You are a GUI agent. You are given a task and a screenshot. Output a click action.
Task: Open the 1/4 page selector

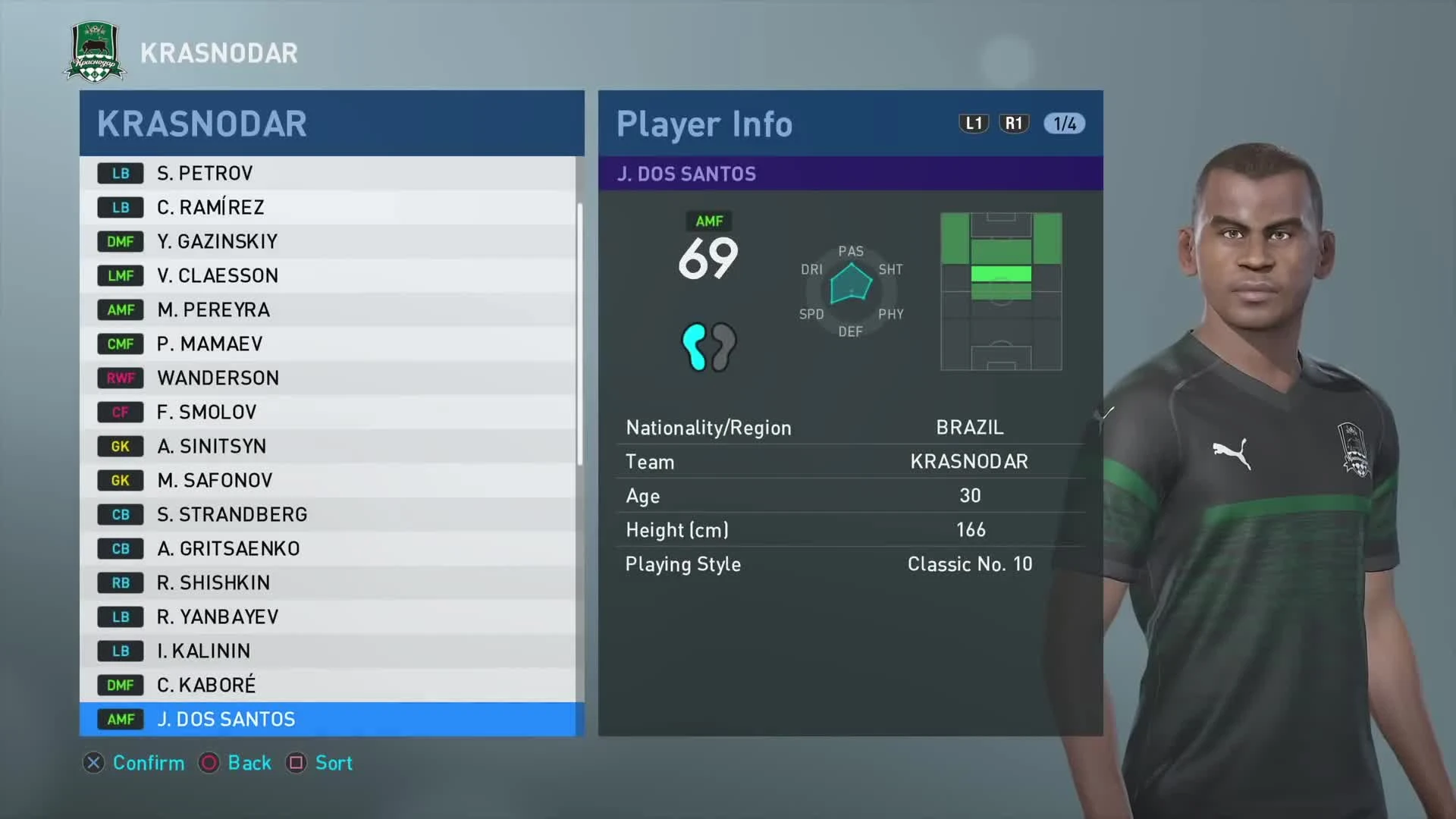click(x=1063, y=124)
